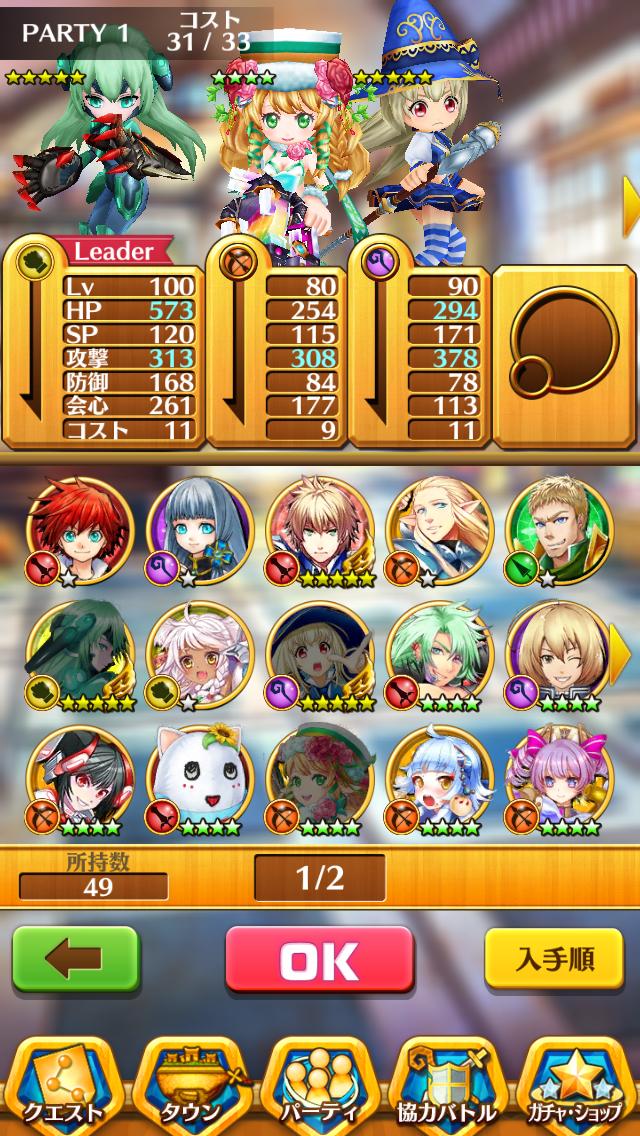Screen dimensions: 640x1136
Task: Select the gray-haired girl with blue flower
Action: pyautogui.click(x=200, y=530)
